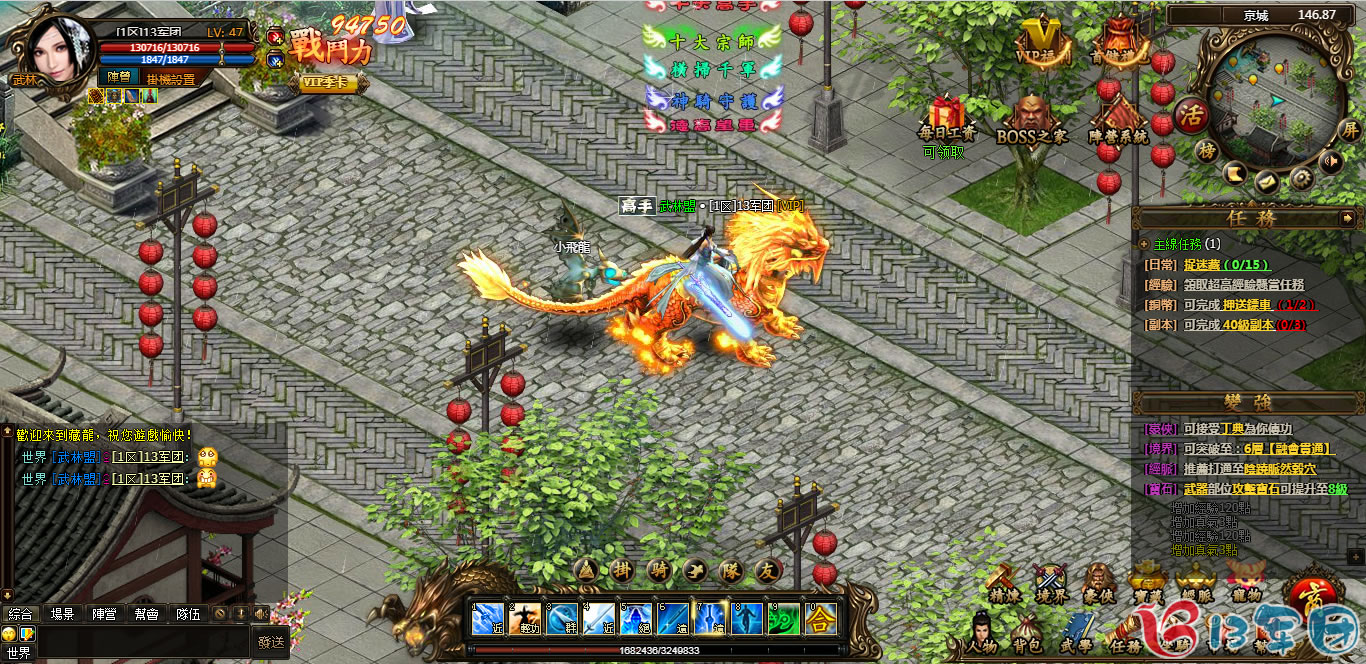Toggle sound with the speaker button by minimap
The width and height of the screenshot is (1366, 664).
tap(1330, 162)
